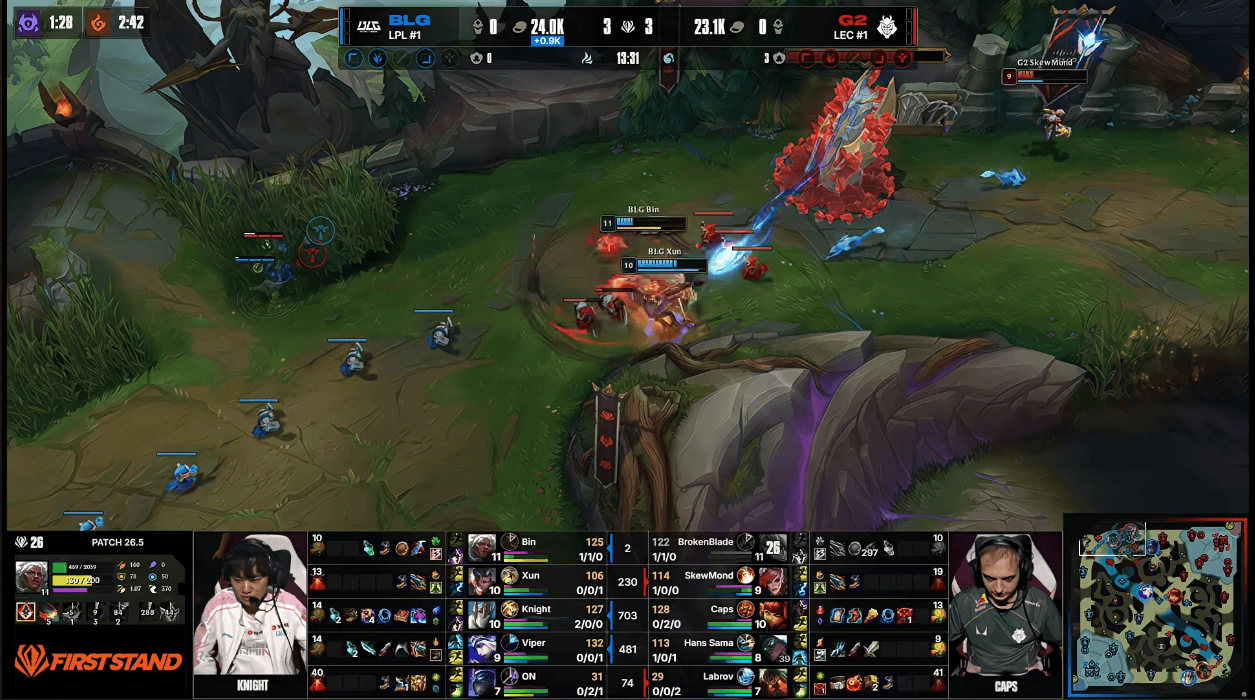This screenshot has width=1255, height=700.
Task: Select BrokenBlade's champion portrait showing respawn timer
Action: [773, 547]
